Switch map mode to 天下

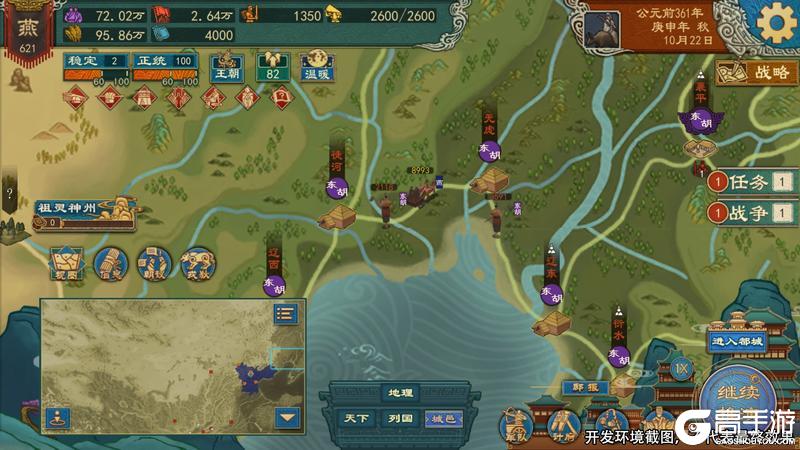(x=356, y=418)
